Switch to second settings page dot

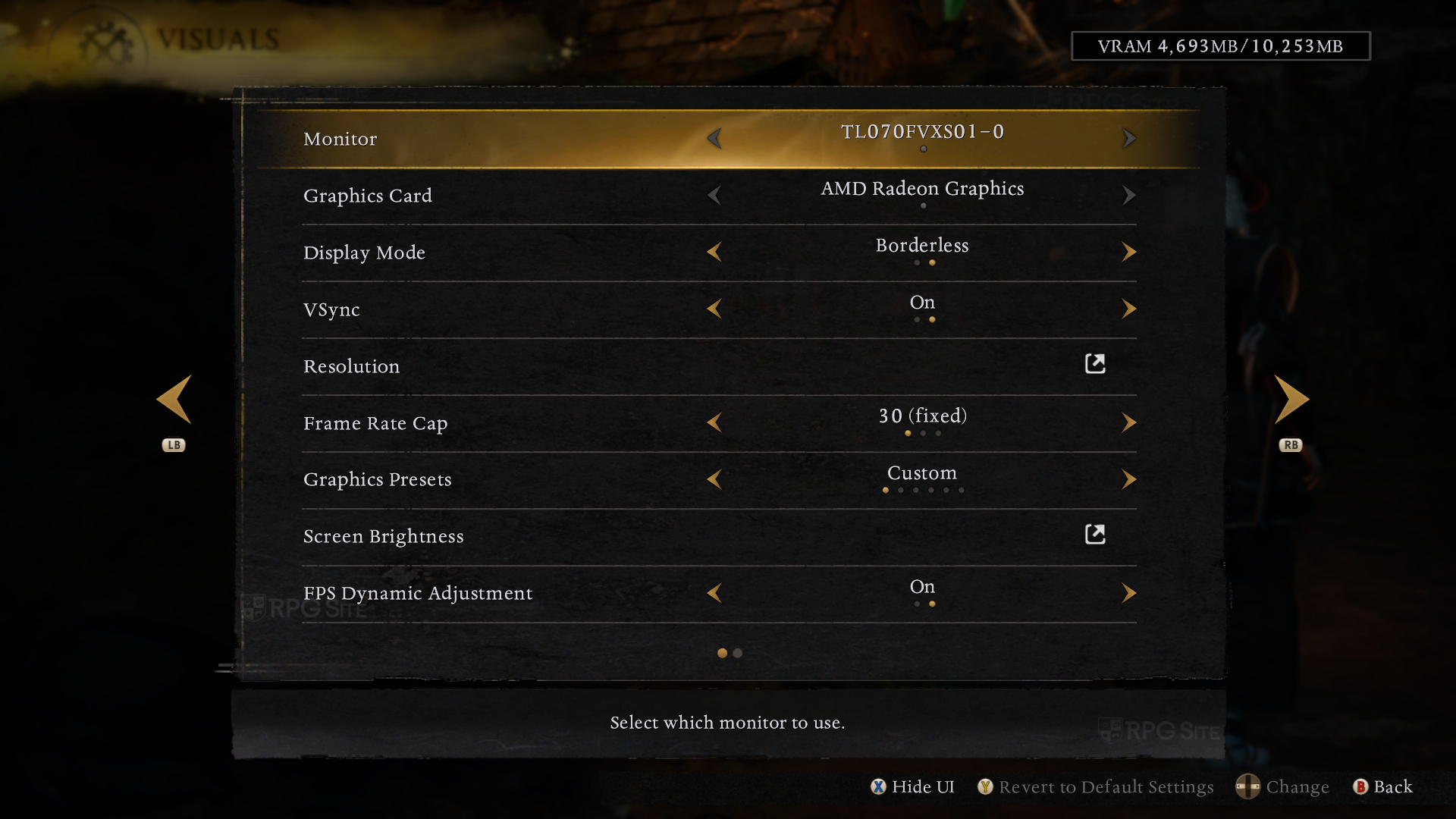(x=737, y=653)
